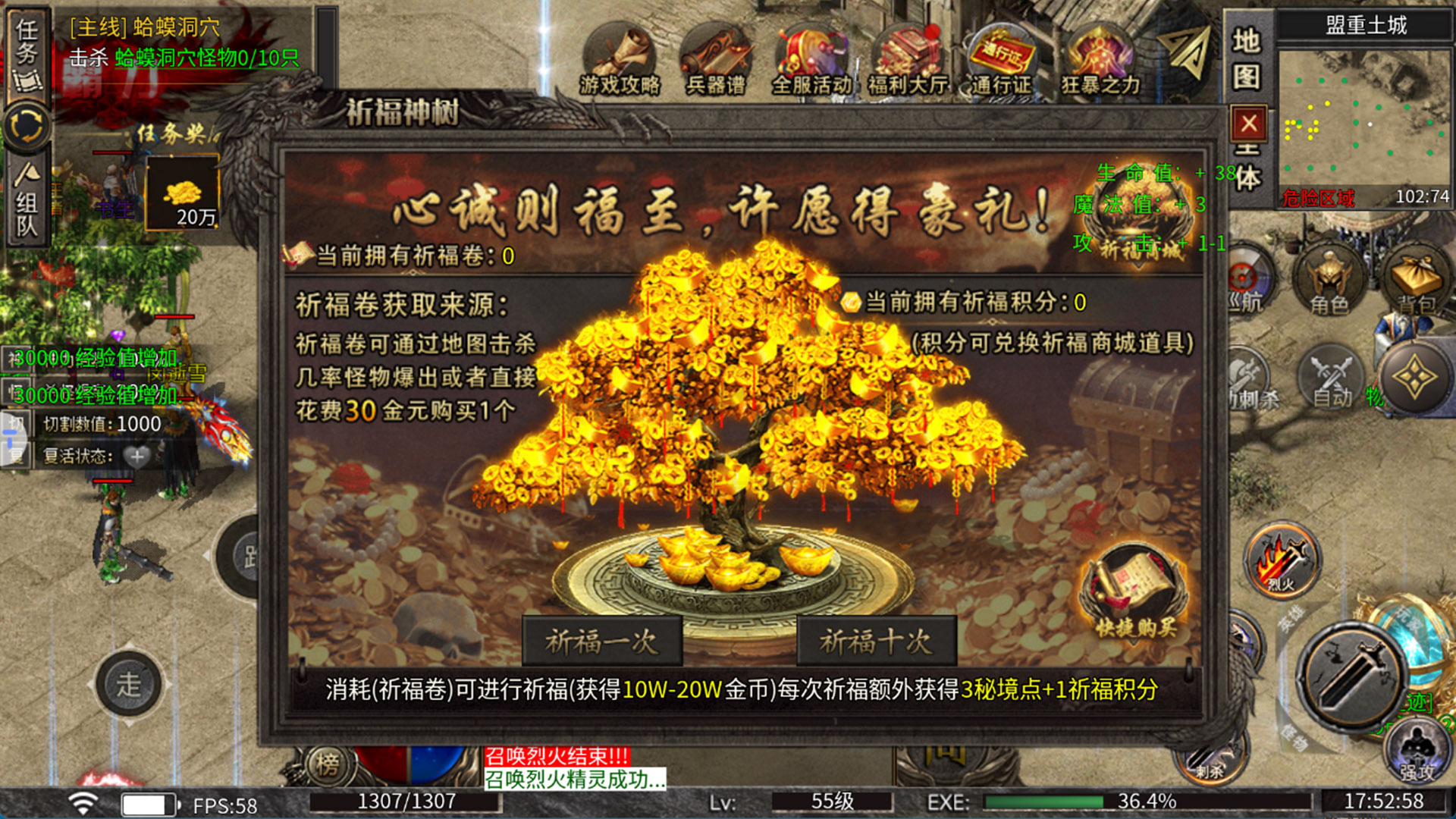This screenshot has width=1456, height=819.
Task: Toggle the 走 walk mode button
Action: point(128,684)
